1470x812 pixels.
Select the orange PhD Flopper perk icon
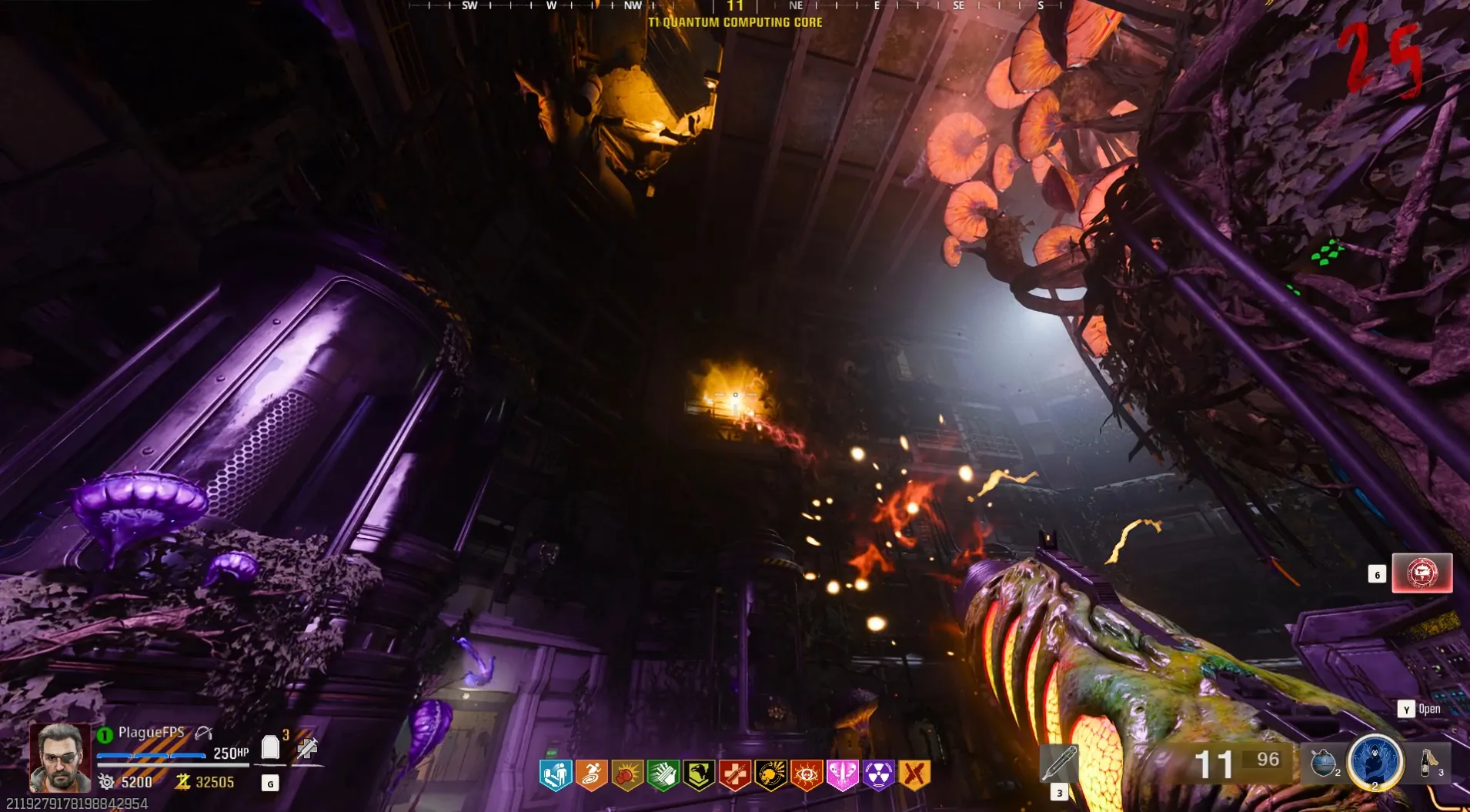[x=591, y=775]
